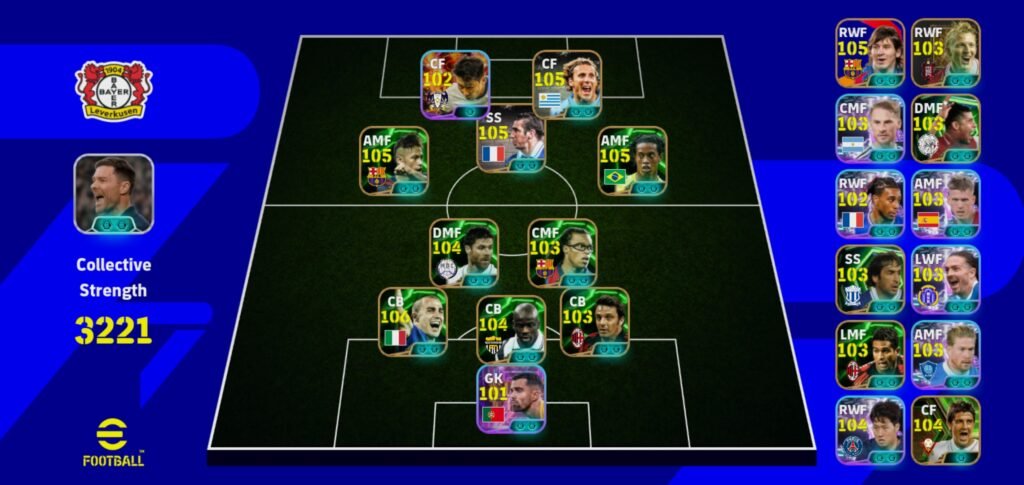The image size is (1024, 485).
Task: Select the CMF 103 card on the pitch
Action: pyautogui.click(x=561, y=253)
